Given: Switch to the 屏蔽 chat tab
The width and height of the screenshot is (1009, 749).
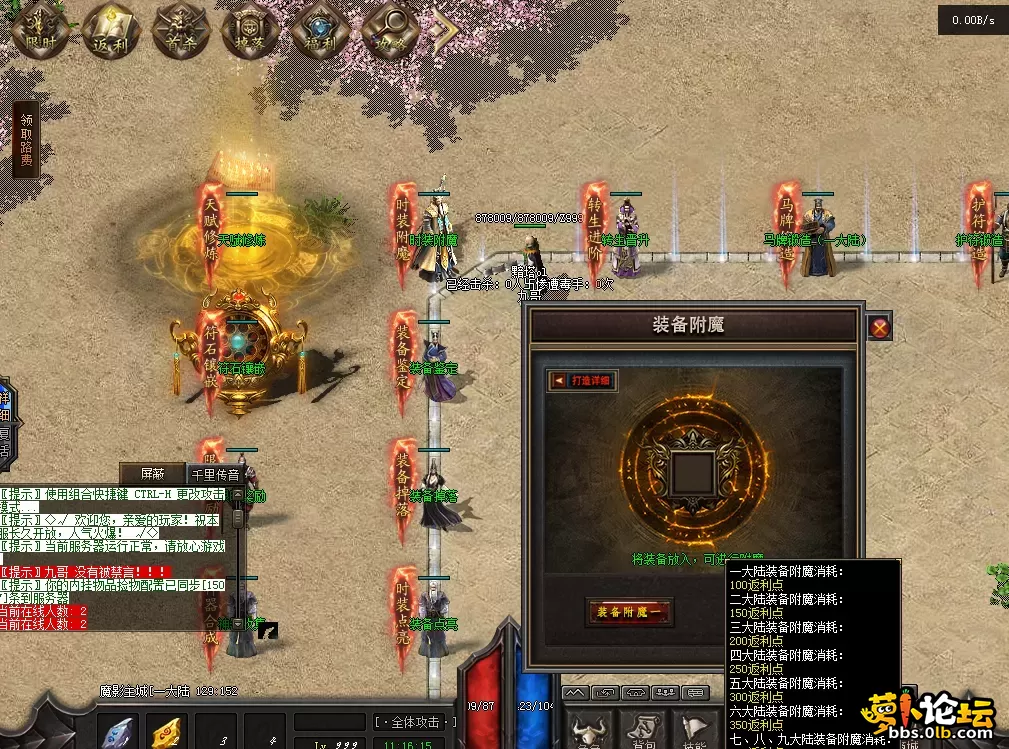Looking at the screenshot, I should [153, 474].
